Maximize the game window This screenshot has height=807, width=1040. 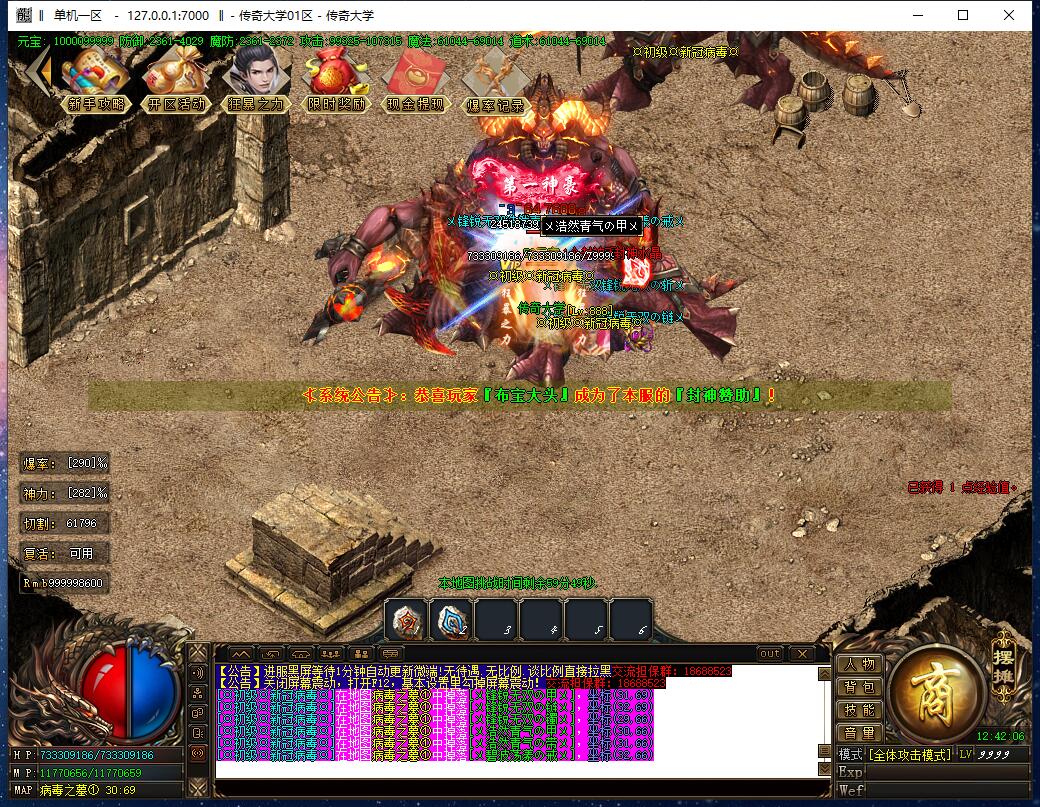click(963, 15)
